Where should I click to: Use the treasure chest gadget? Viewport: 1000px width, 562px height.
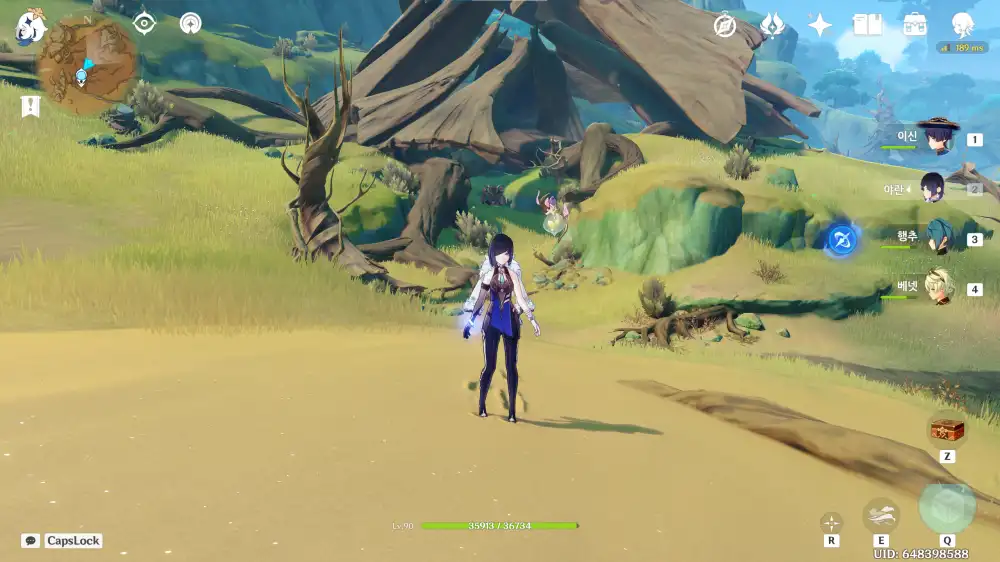947,430
